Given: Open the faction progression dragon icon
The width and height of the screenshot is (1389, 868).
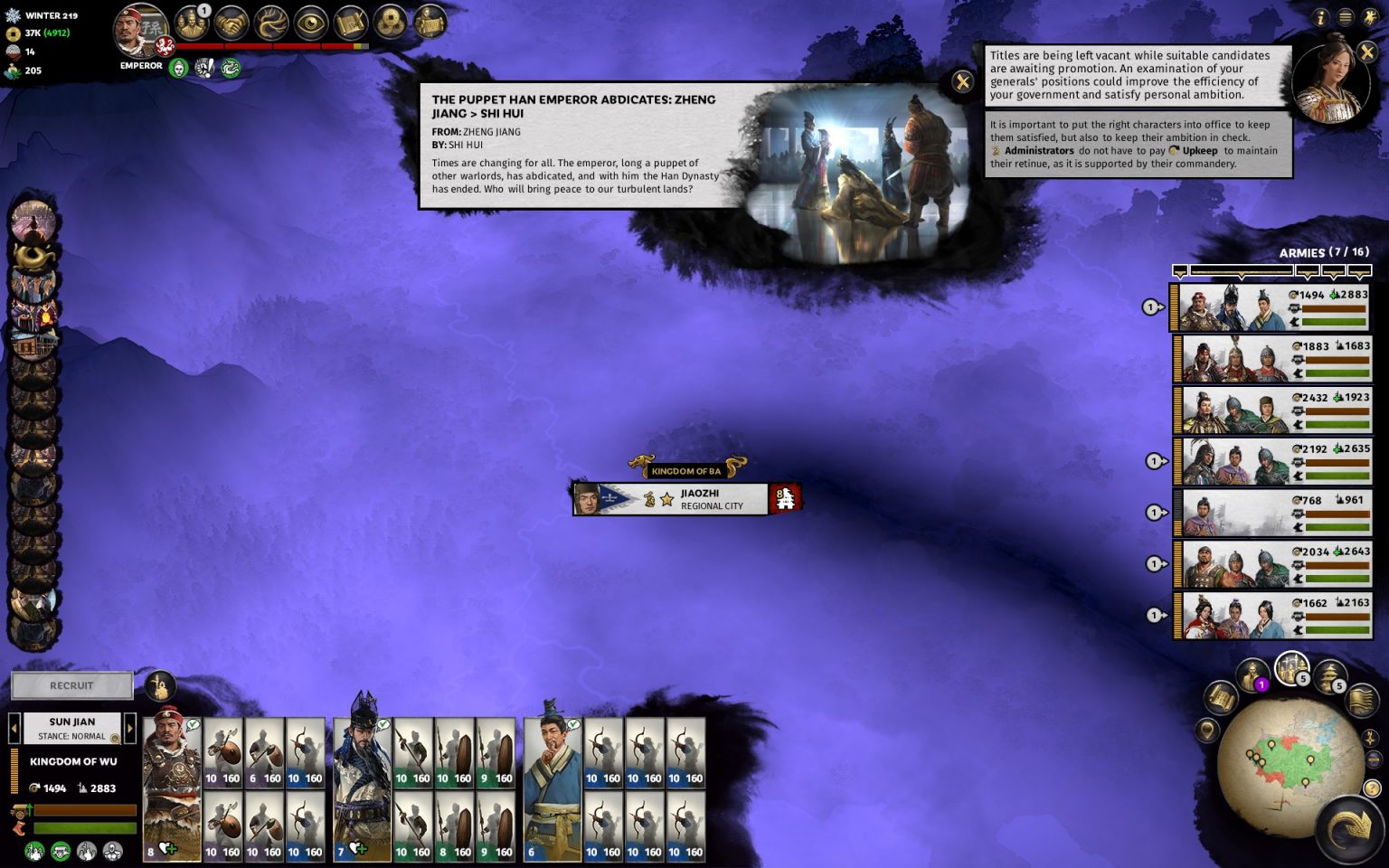Looking at the screenshot, I should click(x=271, y=24).
